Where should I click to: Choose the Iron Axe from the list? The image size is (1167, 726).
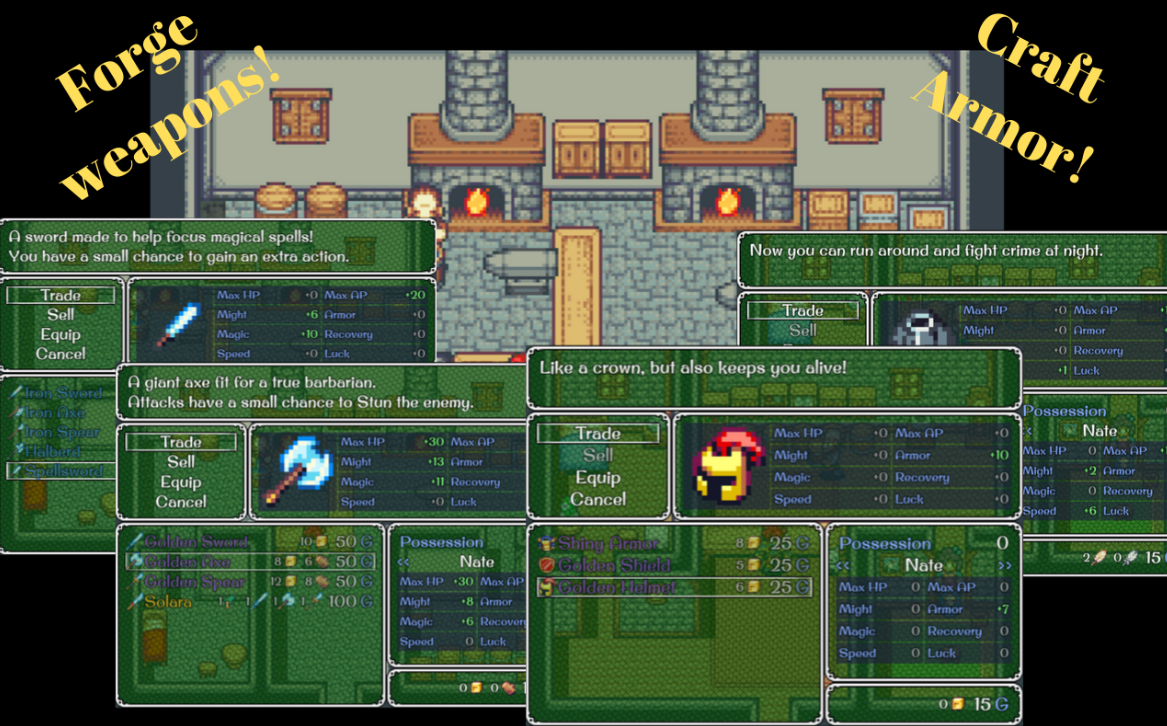(54, 413)
